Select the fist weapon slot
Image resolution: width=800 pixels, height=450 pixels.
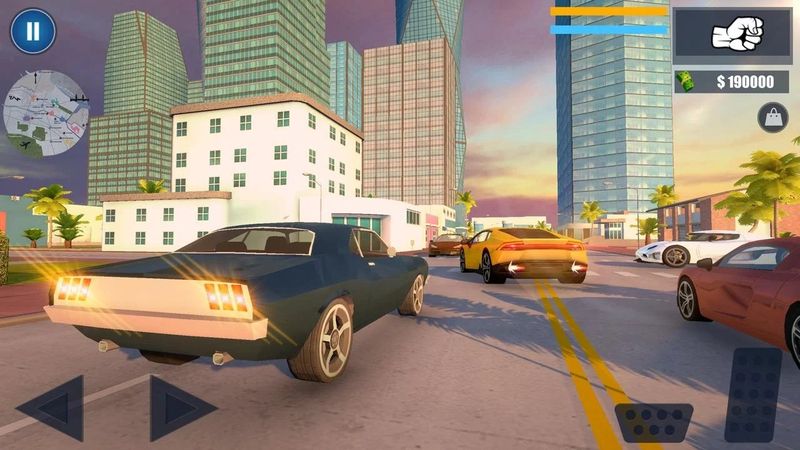click(737, 33)
